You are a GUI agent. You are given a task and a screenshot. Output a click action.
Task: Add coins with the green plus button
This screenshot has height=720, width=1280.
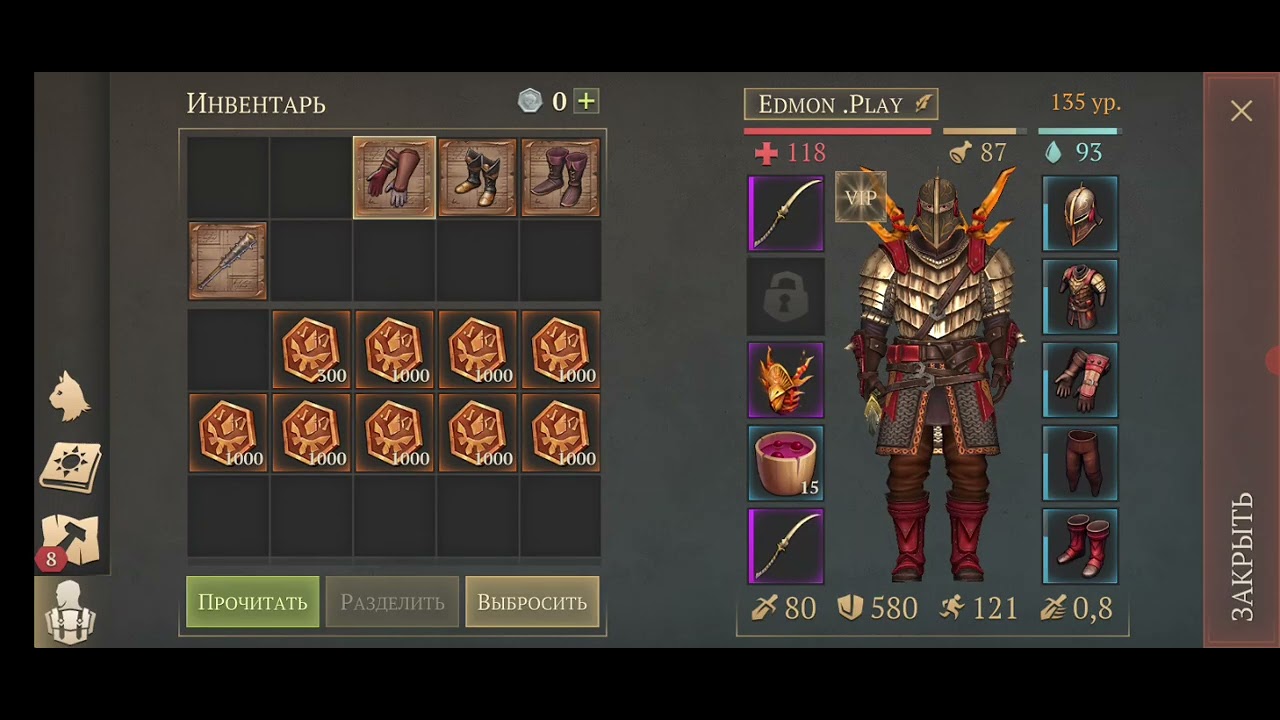tap(587, 101)
